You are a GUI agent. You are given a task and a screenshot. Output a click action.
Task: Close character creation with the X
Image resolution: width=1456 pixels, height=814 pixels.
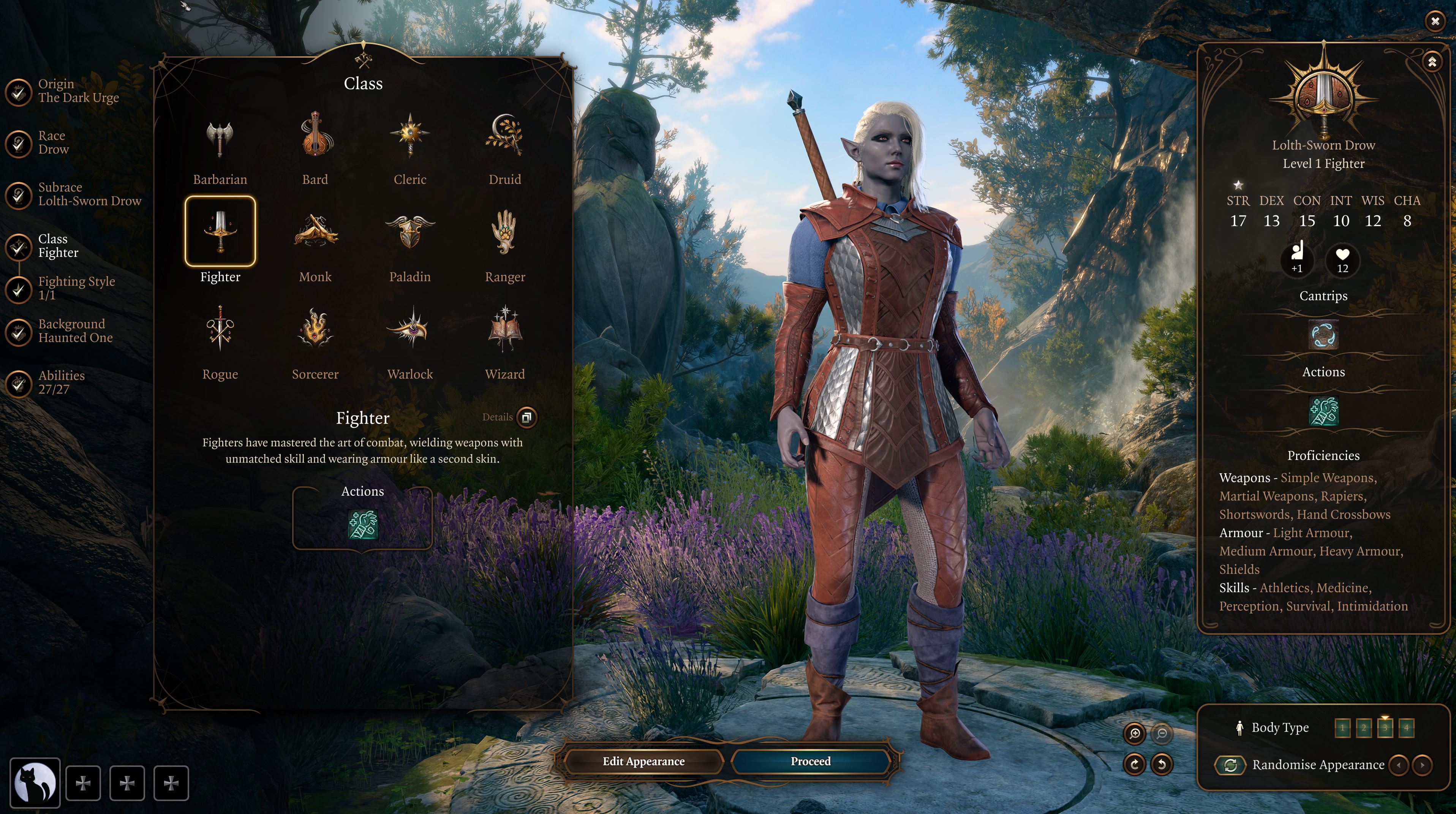pos(1435,22)
